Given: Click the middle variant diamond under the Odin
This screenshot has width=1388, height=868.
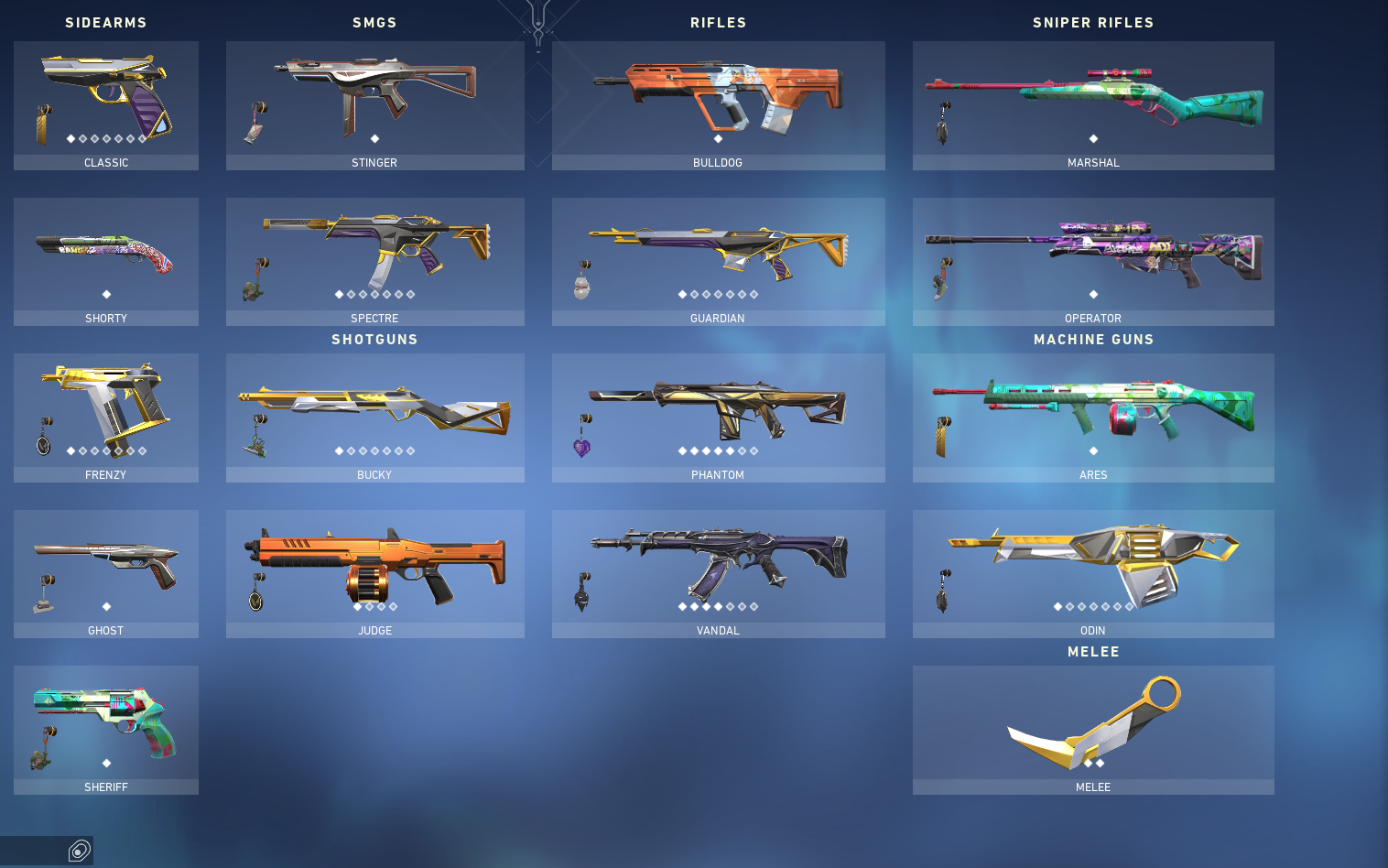Looking at the screenshot, I should [1093, 605].
